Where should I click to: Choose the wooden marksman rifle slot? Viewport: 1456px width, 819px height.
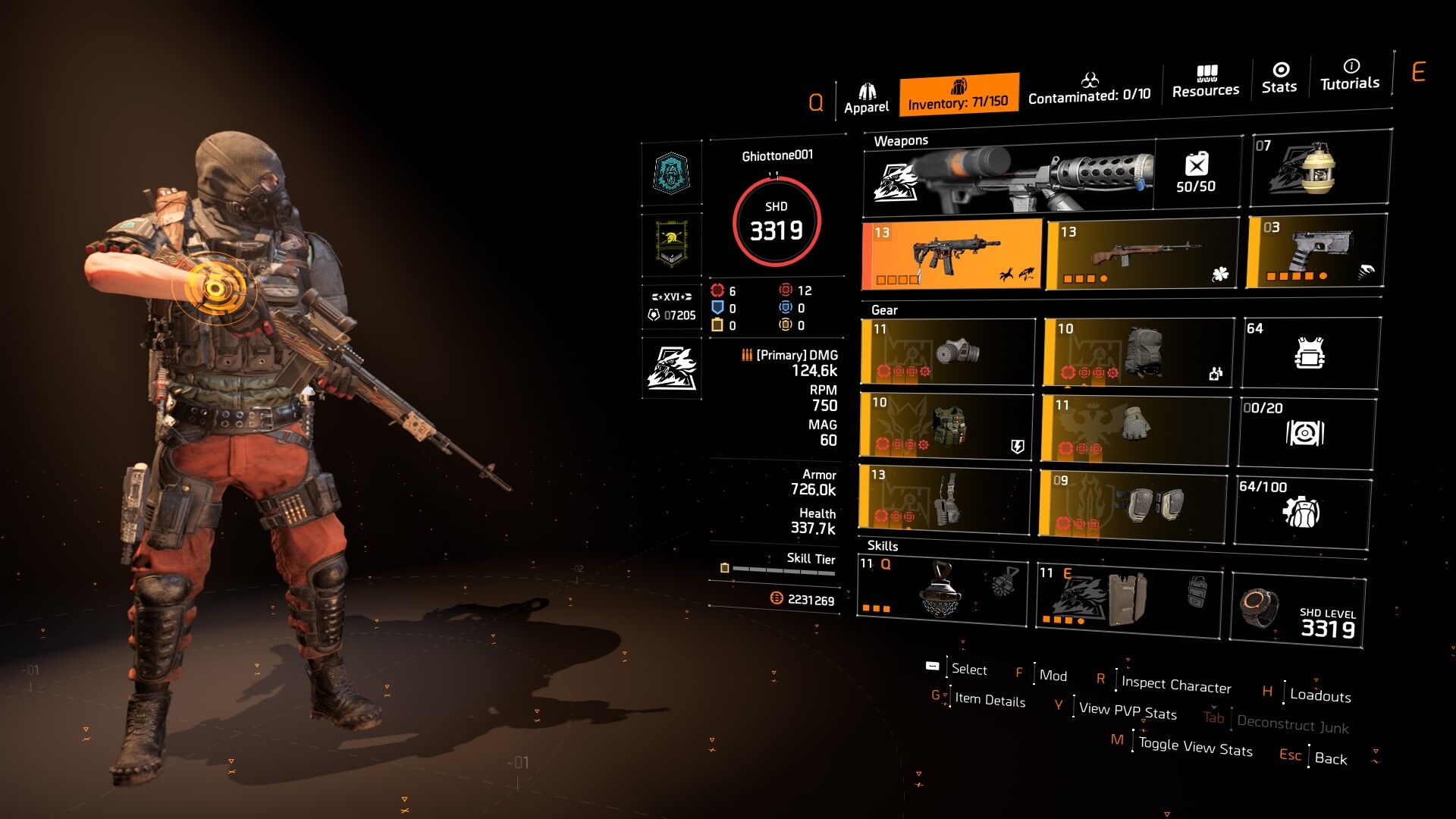point(1141,254)
